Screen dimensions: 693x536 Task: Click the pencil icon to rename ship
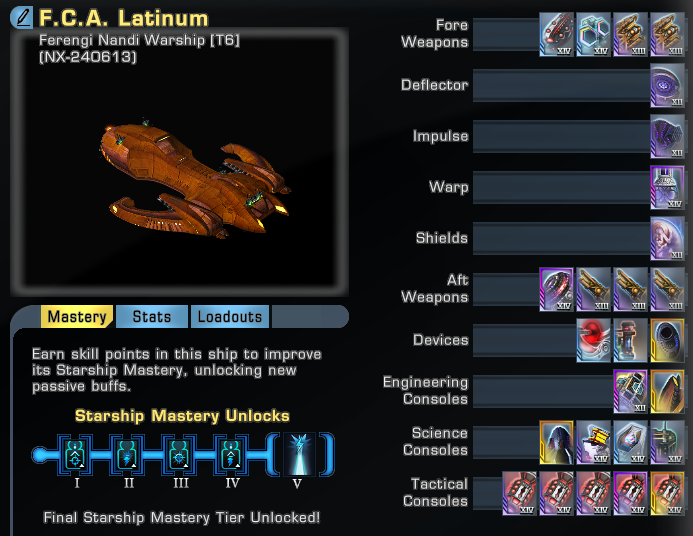tap(22, 19)
